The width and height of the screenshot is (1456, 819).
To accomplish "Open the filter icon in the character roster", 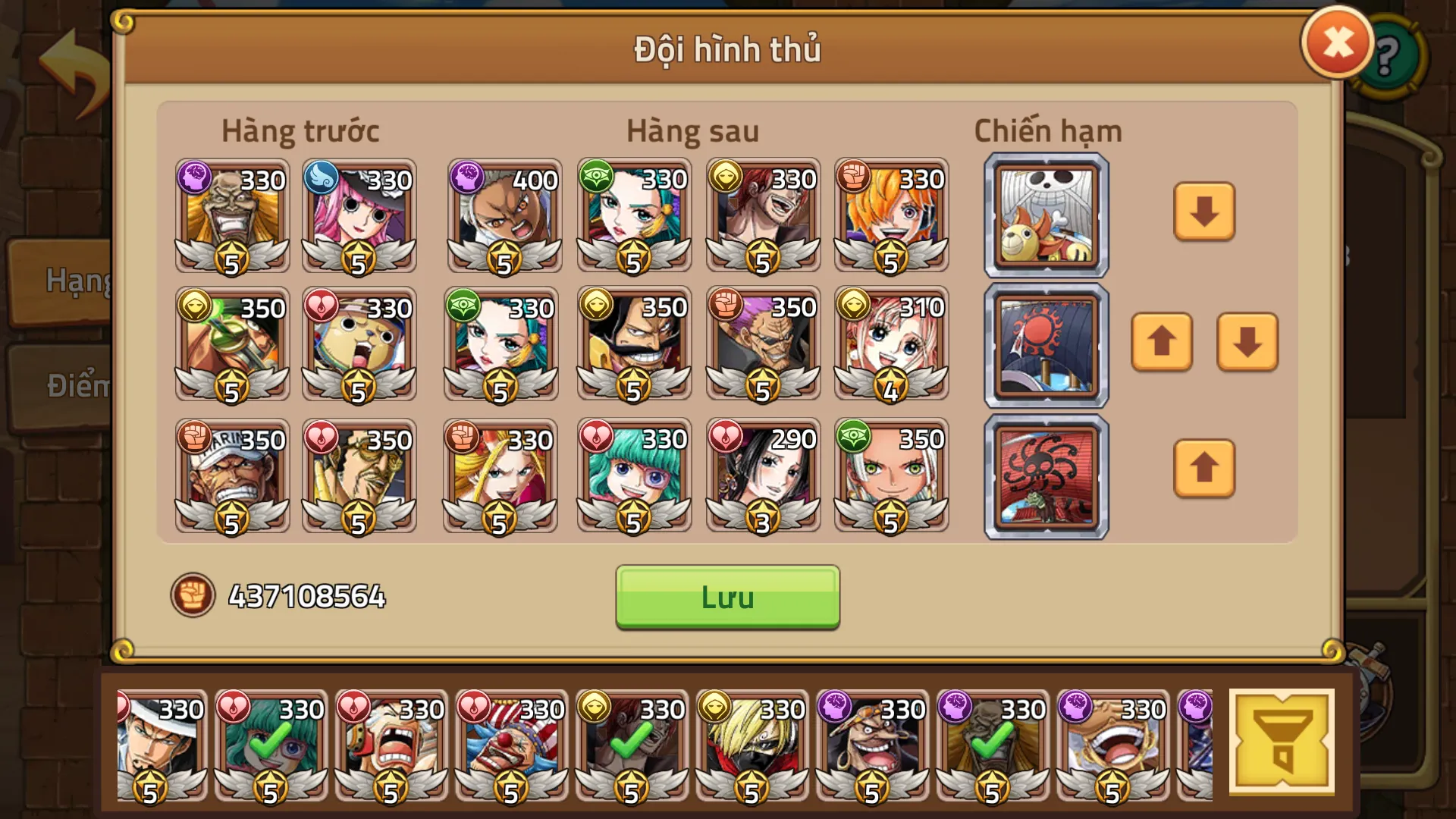I will pos(1283,739).
